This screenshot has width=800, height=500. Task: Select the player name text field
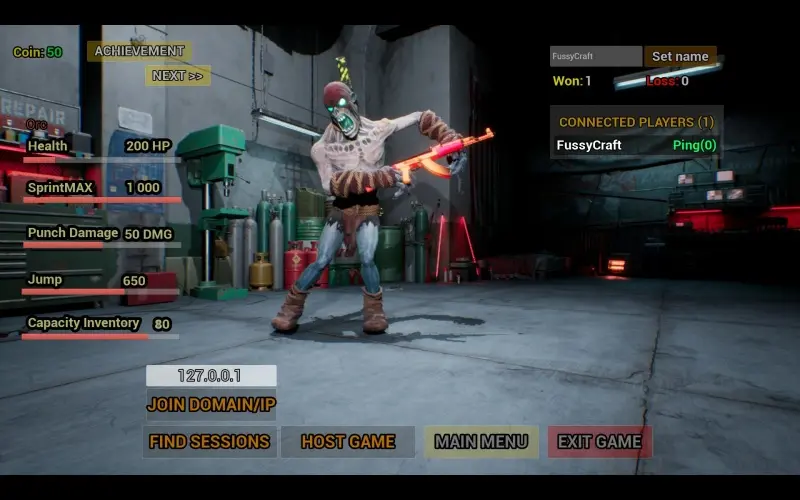(x=596, y=57)
